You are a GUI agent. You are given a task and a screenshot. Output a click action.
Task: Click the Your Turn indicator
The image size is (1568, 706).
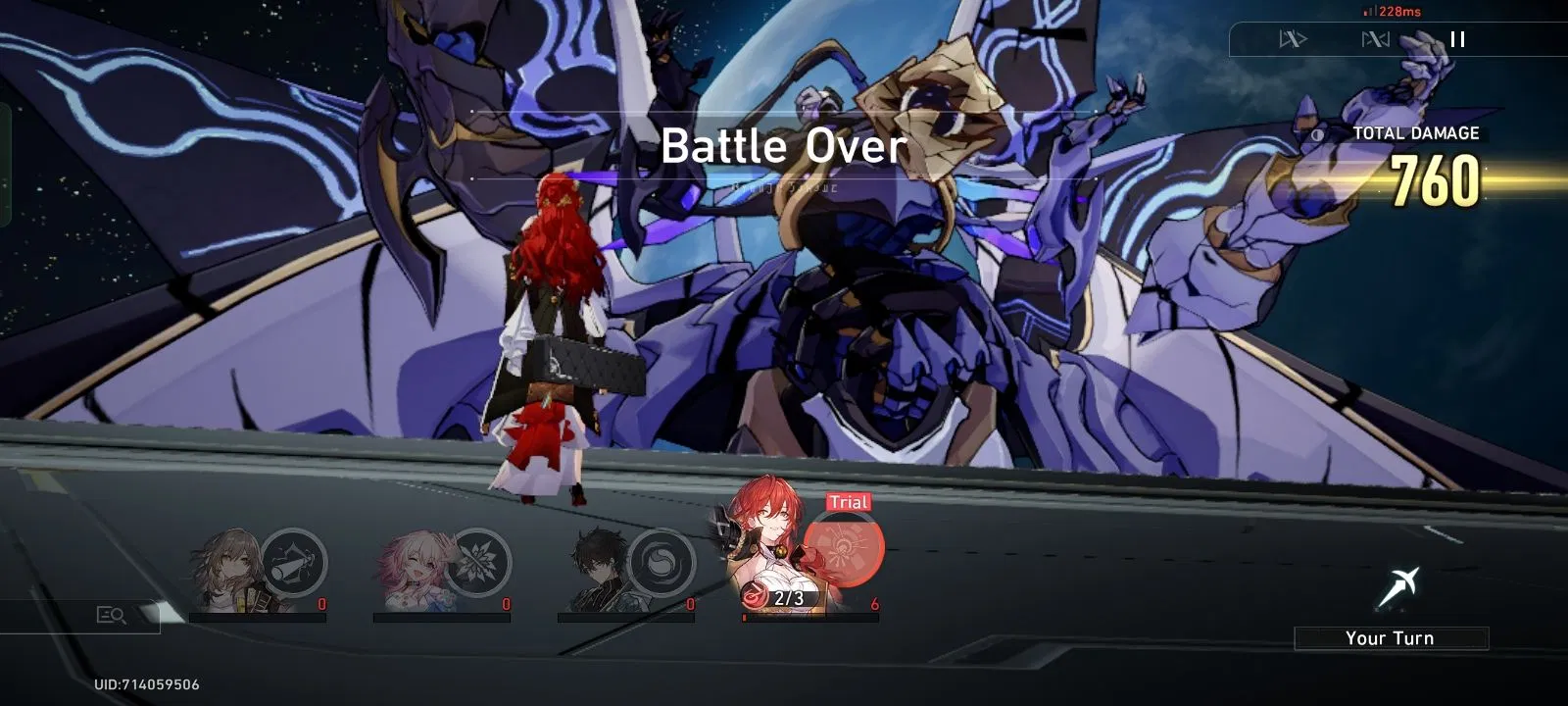pyautogui.click(x=1393, y=637)
